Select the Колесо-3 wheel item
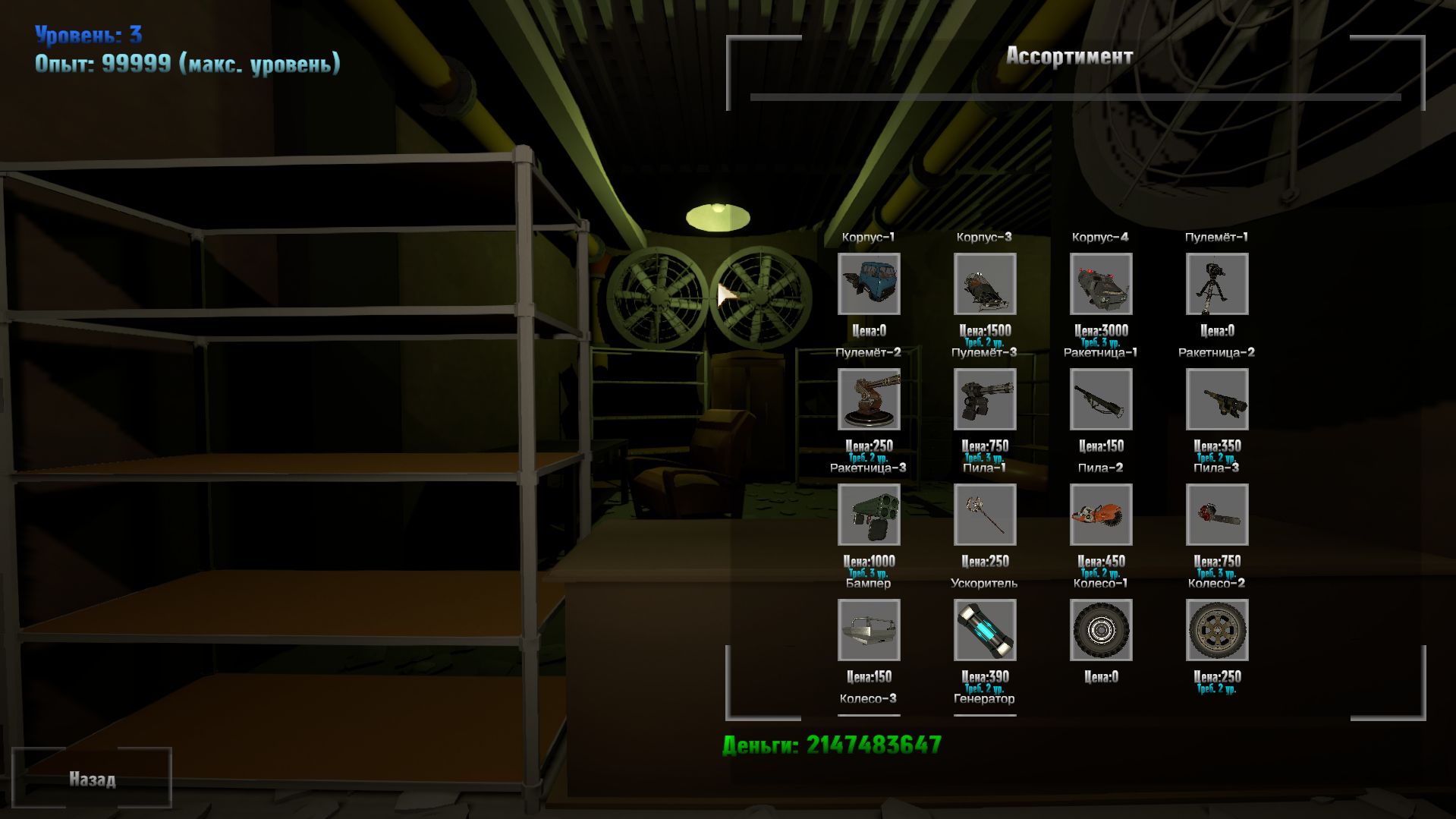 click(869, 697)
